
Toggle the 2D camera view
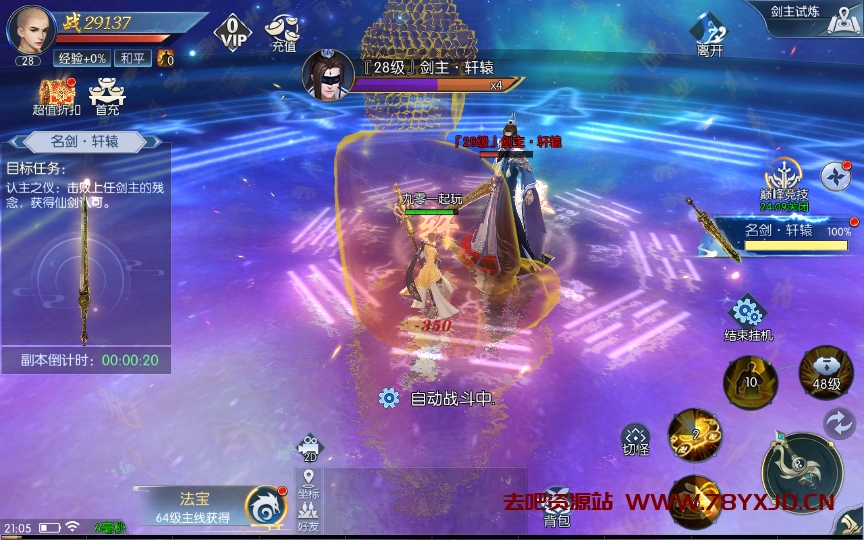pyautogui.click(x=309, y=448)
